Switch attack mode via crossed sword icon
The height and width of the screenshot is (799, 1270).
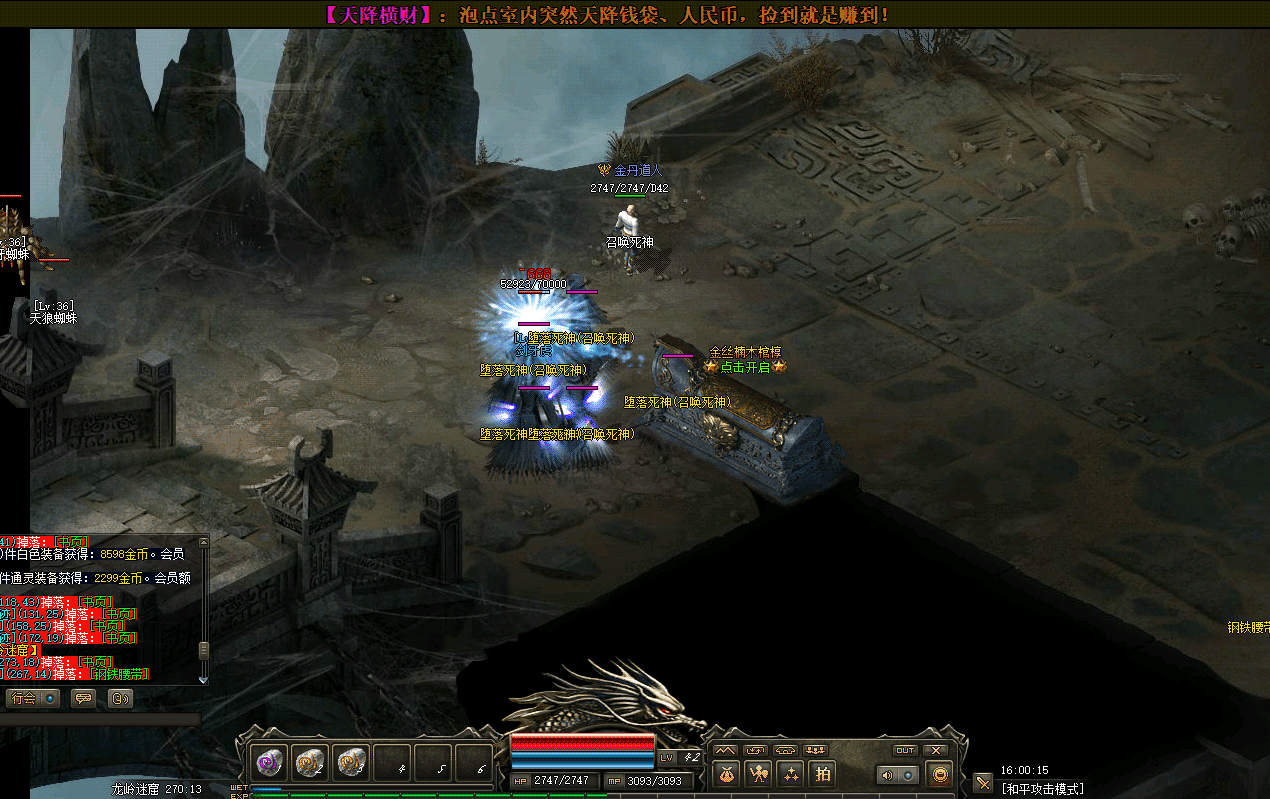pos(983,783)
